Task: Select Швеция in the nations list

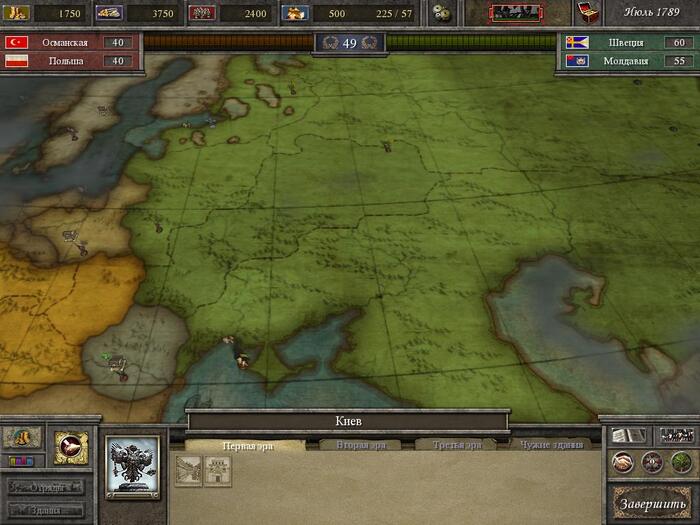Action: point(630,43)
